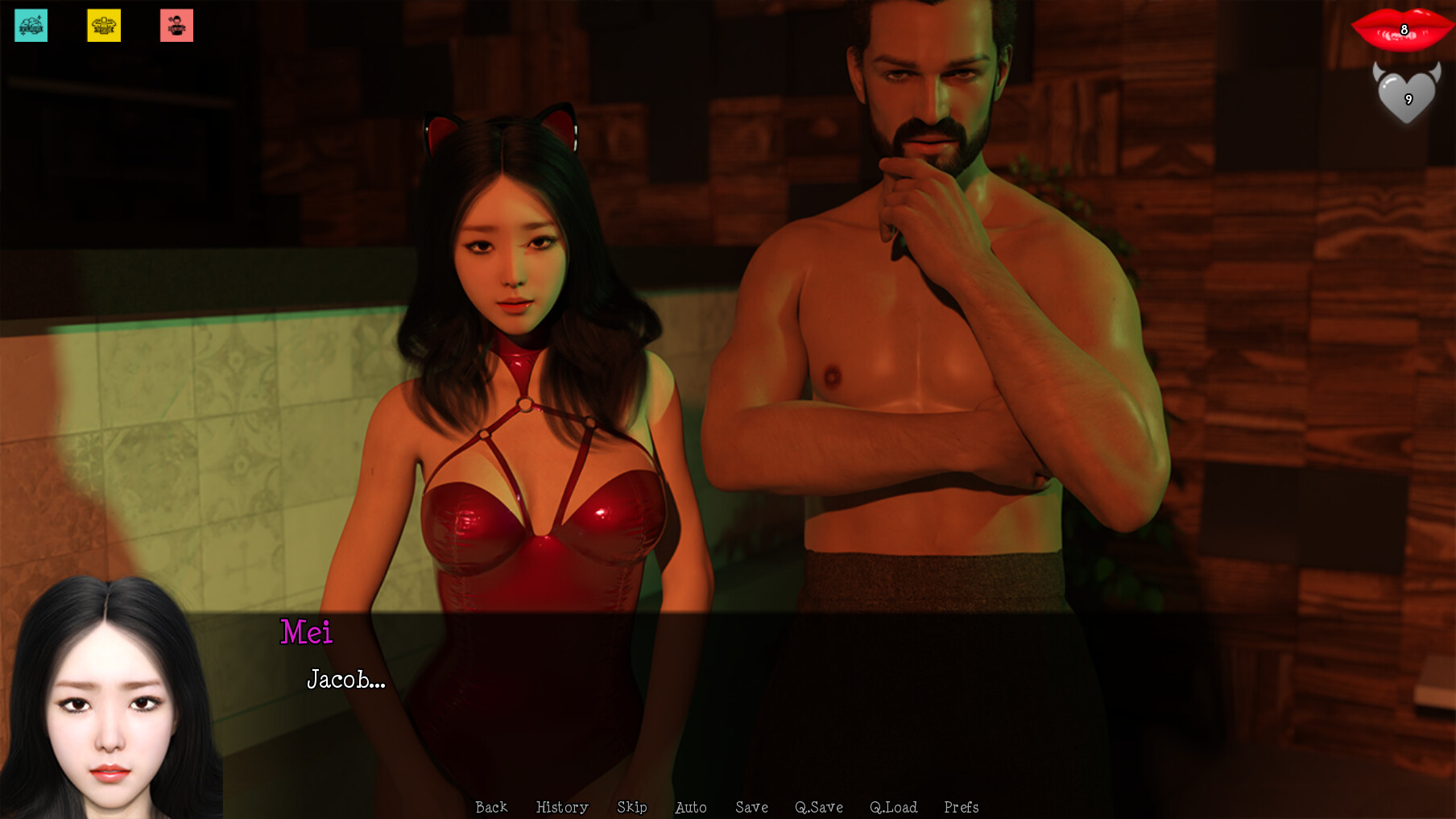Click the speaker name 'Mei'
Screen dimensions: 1456x819
[x=307, y=634]
